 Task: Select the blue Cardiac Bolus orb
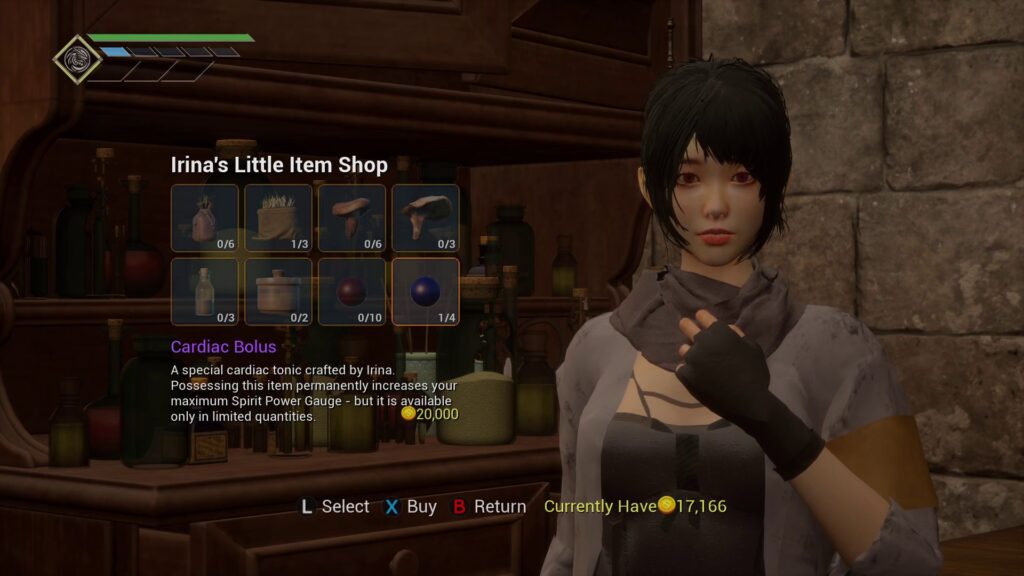point(425,292)
